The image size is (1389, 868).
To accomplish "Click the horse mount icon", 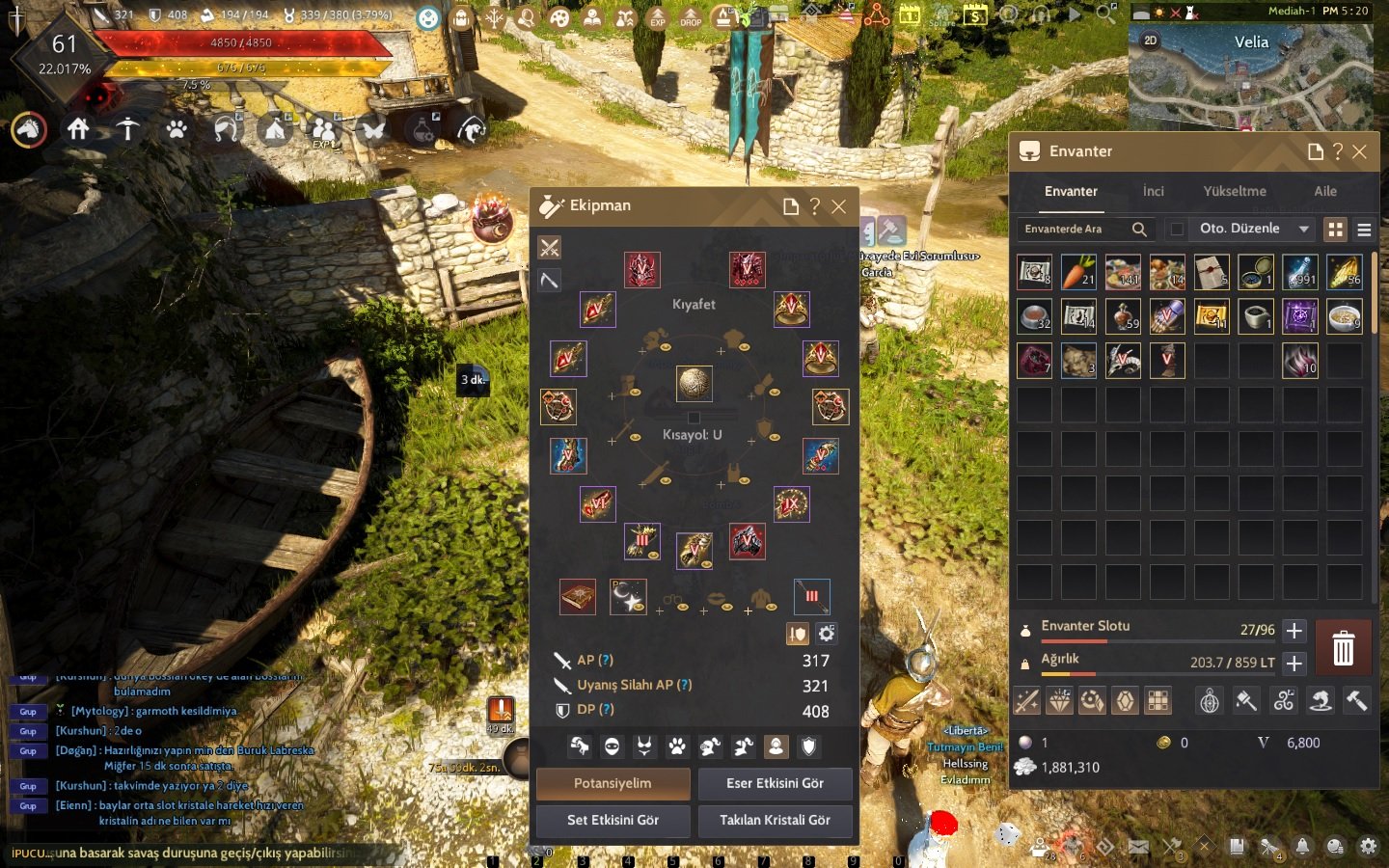I will (x=29, y=128).
